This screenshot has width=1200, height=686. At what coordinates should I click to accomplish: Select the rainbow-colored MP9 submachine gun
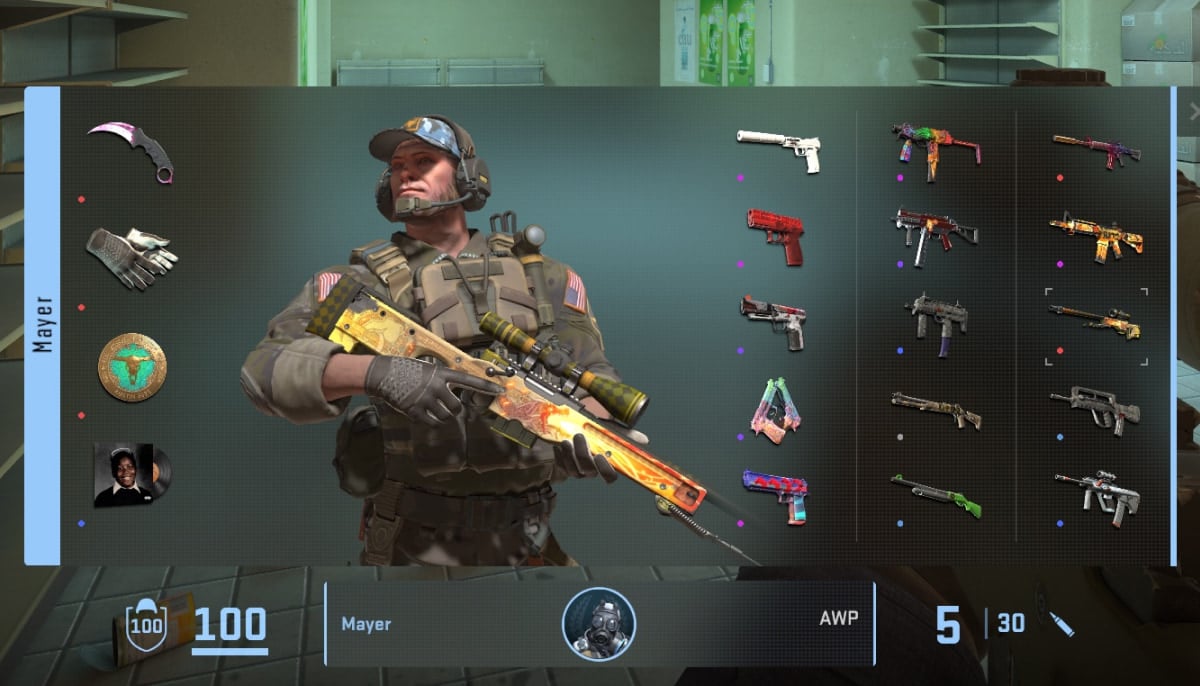(935, 148)
